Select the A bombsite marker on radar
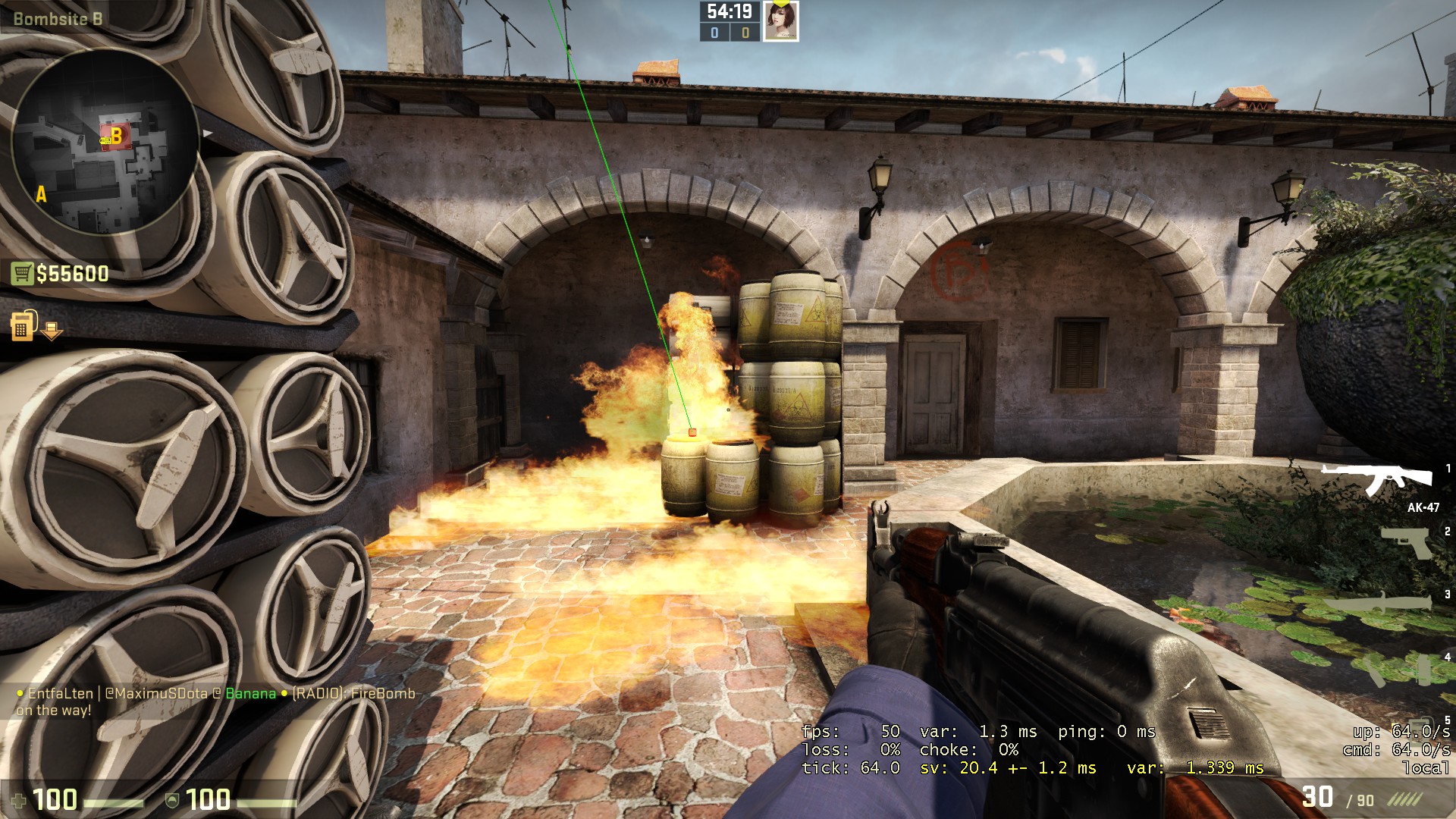 click(x=41, y=195)
